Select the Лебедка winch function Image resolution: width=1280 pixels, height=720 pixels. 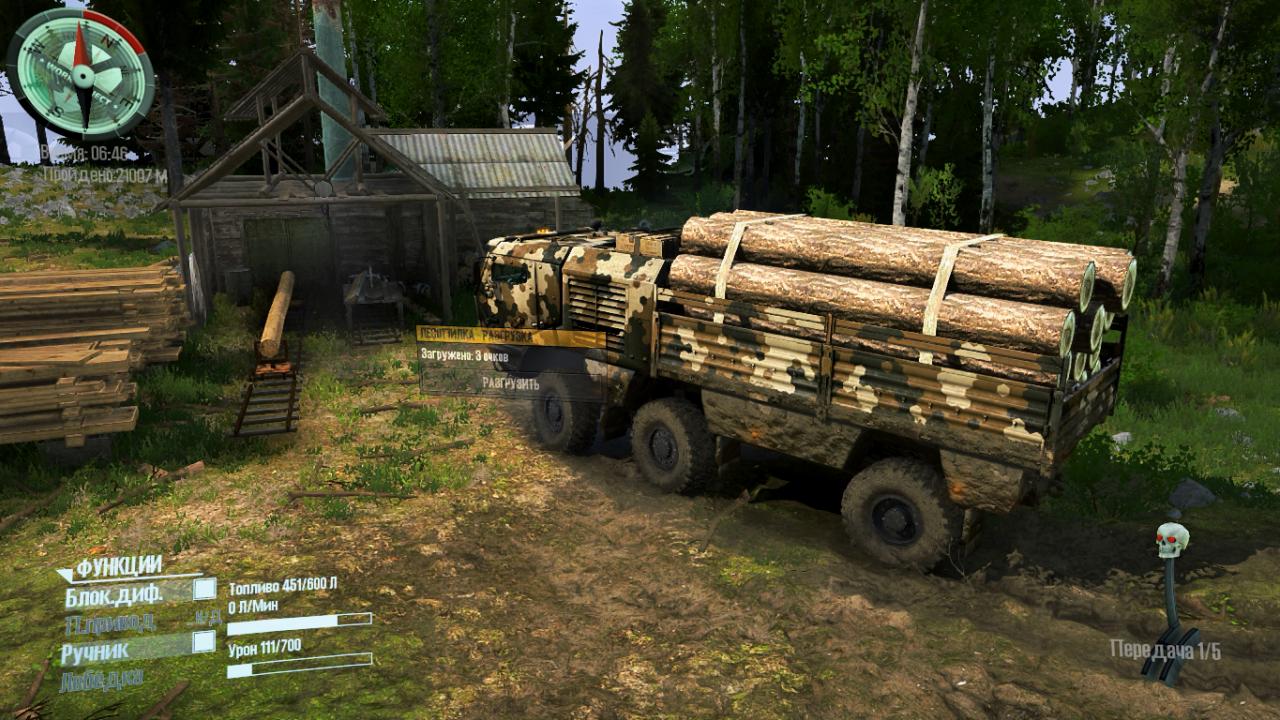(101, 681)
